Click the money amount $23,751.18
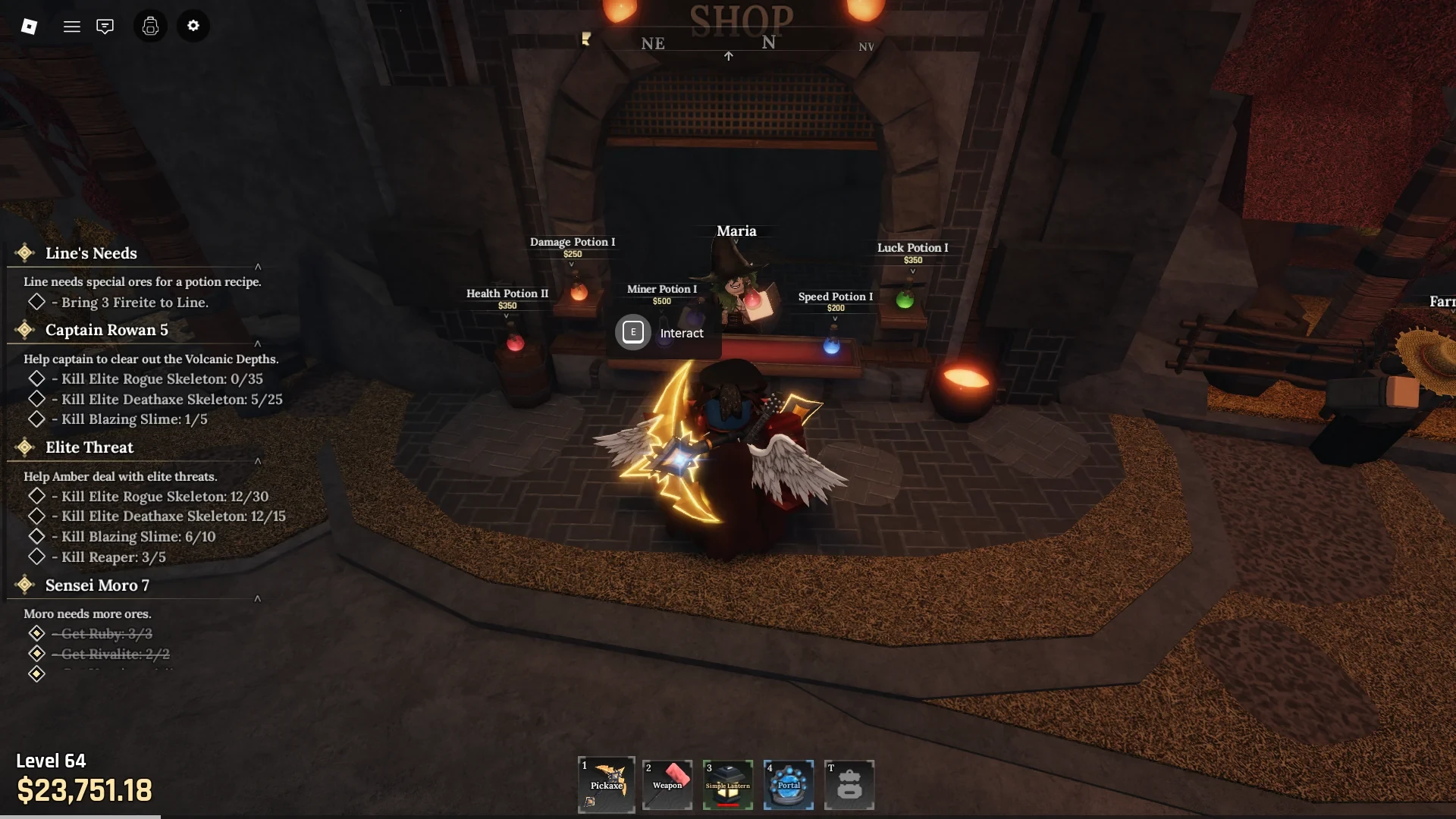1456x819 pixels. [86, 791]
